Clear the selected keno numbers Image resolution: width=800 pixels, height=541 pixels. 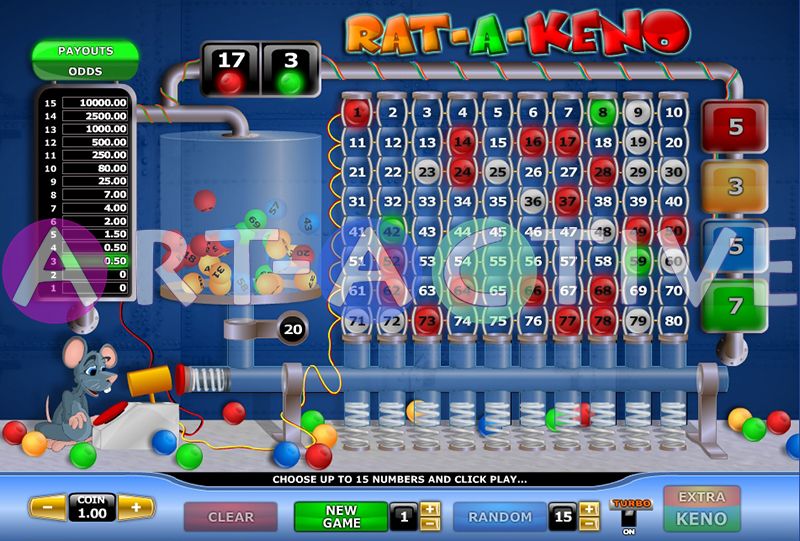pyautogui.click(x=231, y=517)
